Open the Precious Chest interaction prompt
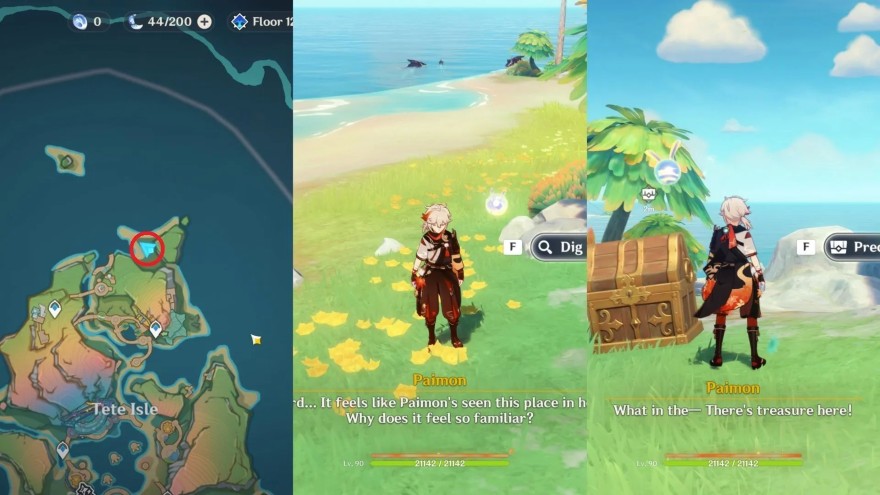880x495 pixels. click(x=851, y=246)
